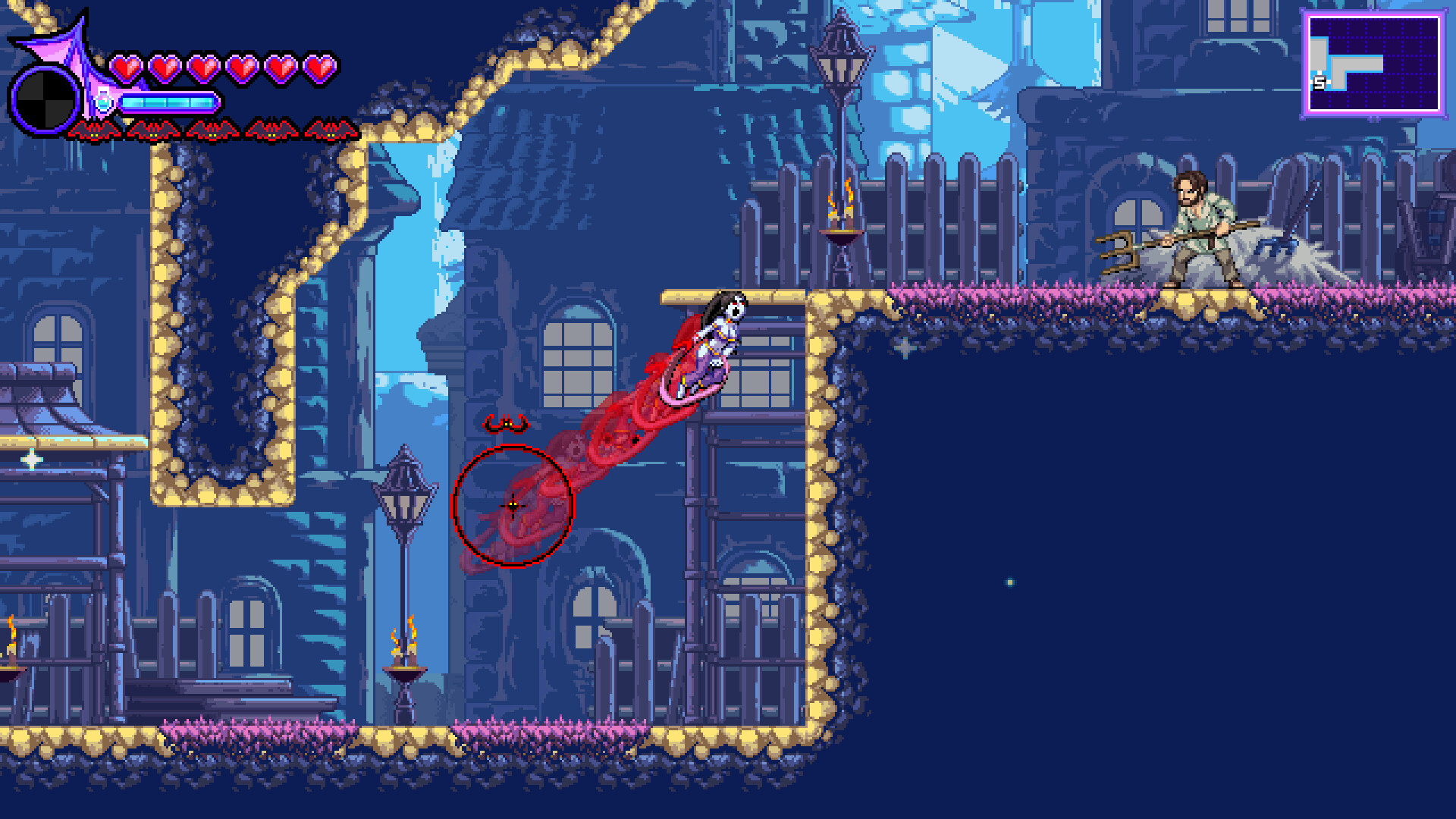Viewport: 1456px width, 819px height.
Task: Click the curved arc marker above the reticle
Action: [x=507, y=425]
